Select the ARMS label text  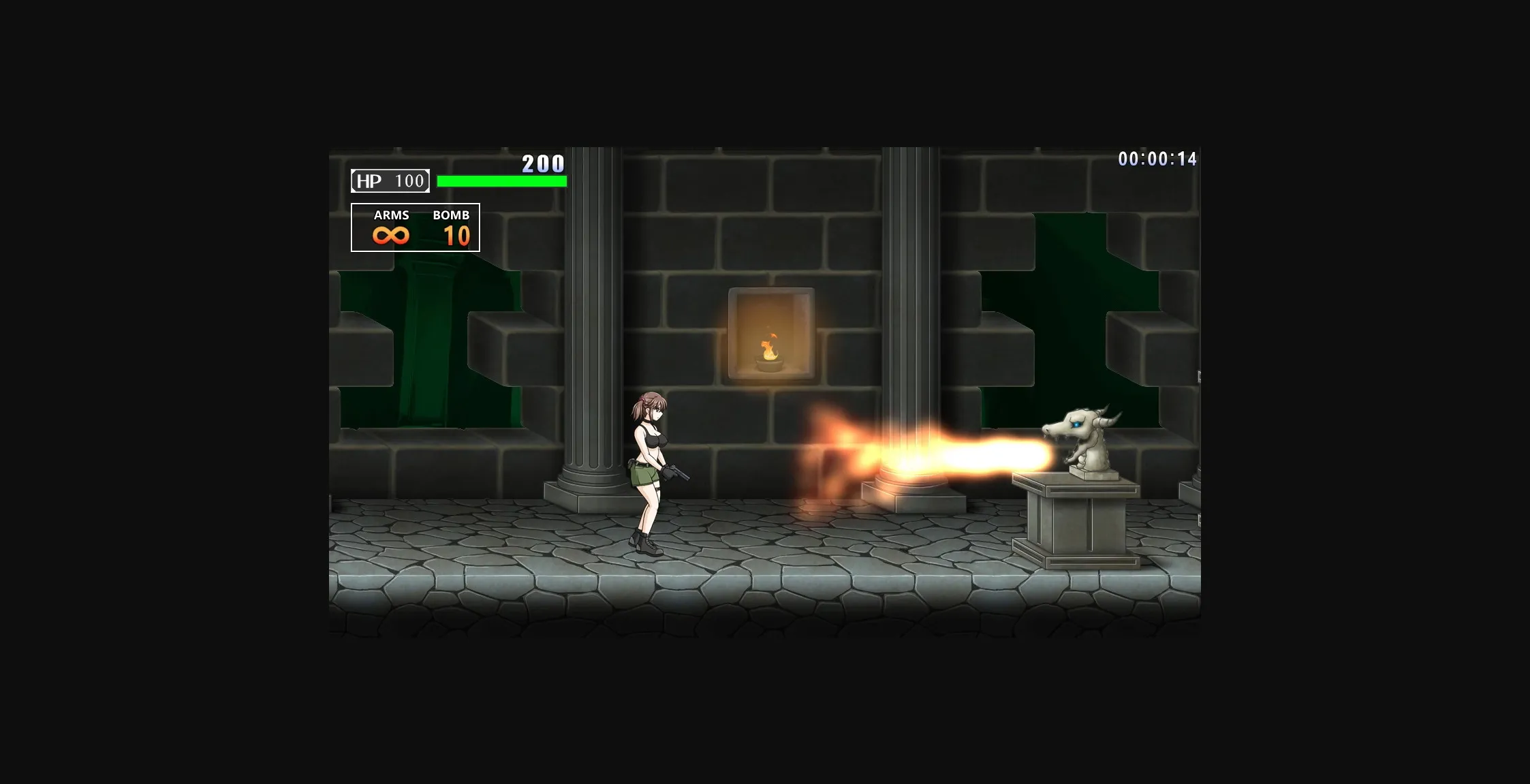pos(392,215)
